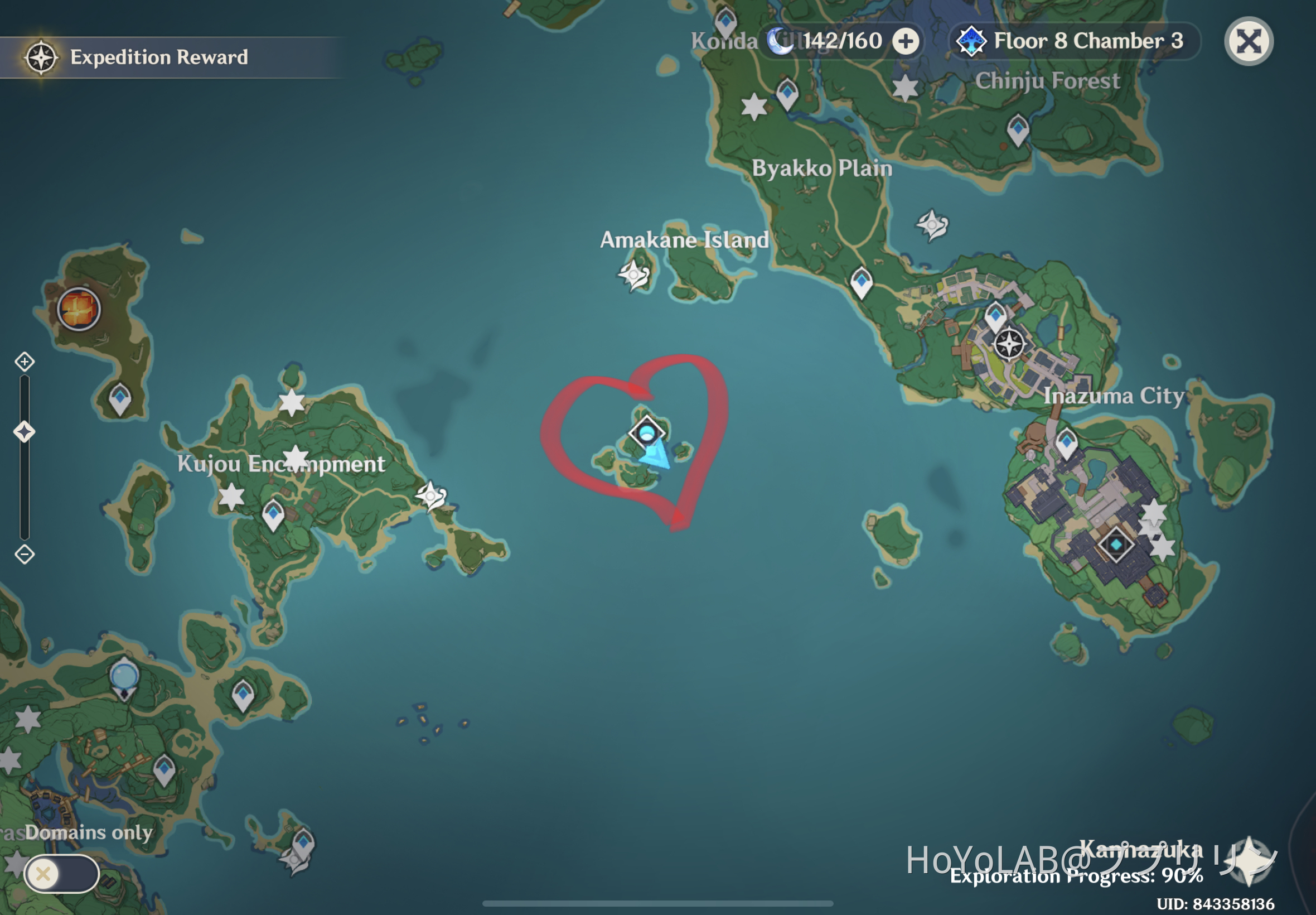Image resolution: width=1316 pixels, height=915 pixels.
Task: Zoom in using the plus control
Action: (x=24, y=362)
